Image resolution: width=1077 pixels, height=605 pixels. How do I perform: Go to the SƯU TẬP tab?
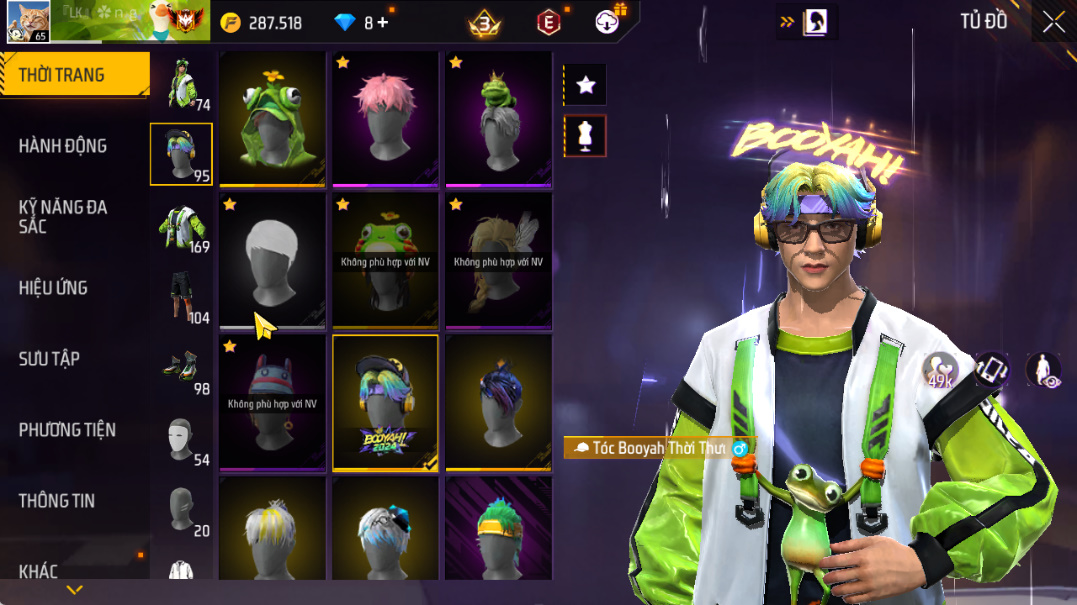pyautogui.click(x=49, y=359)
